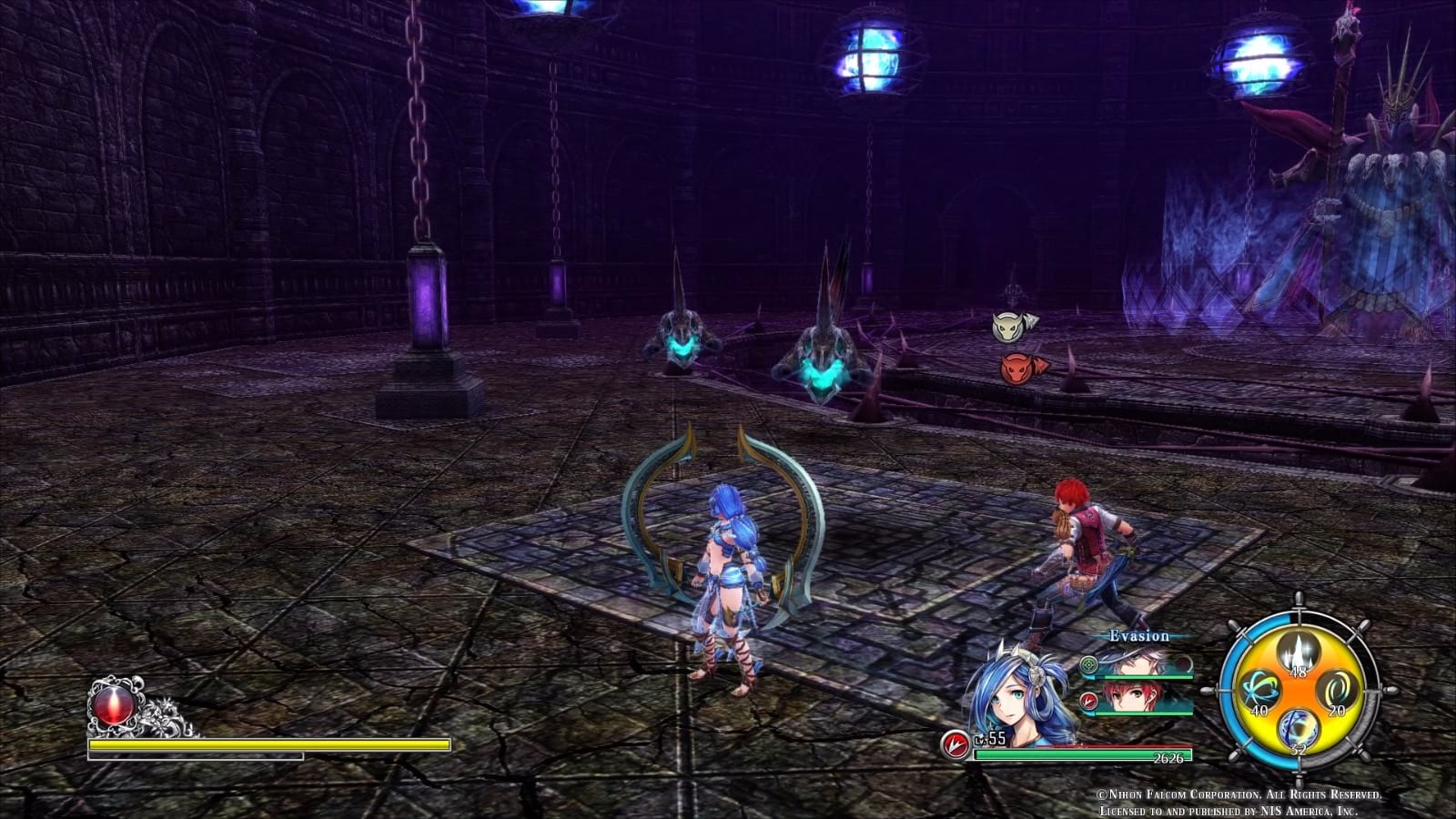Click the green targeting status icon beside Adol
This screenshot has width=1456, height=819.
(1090, 666)
